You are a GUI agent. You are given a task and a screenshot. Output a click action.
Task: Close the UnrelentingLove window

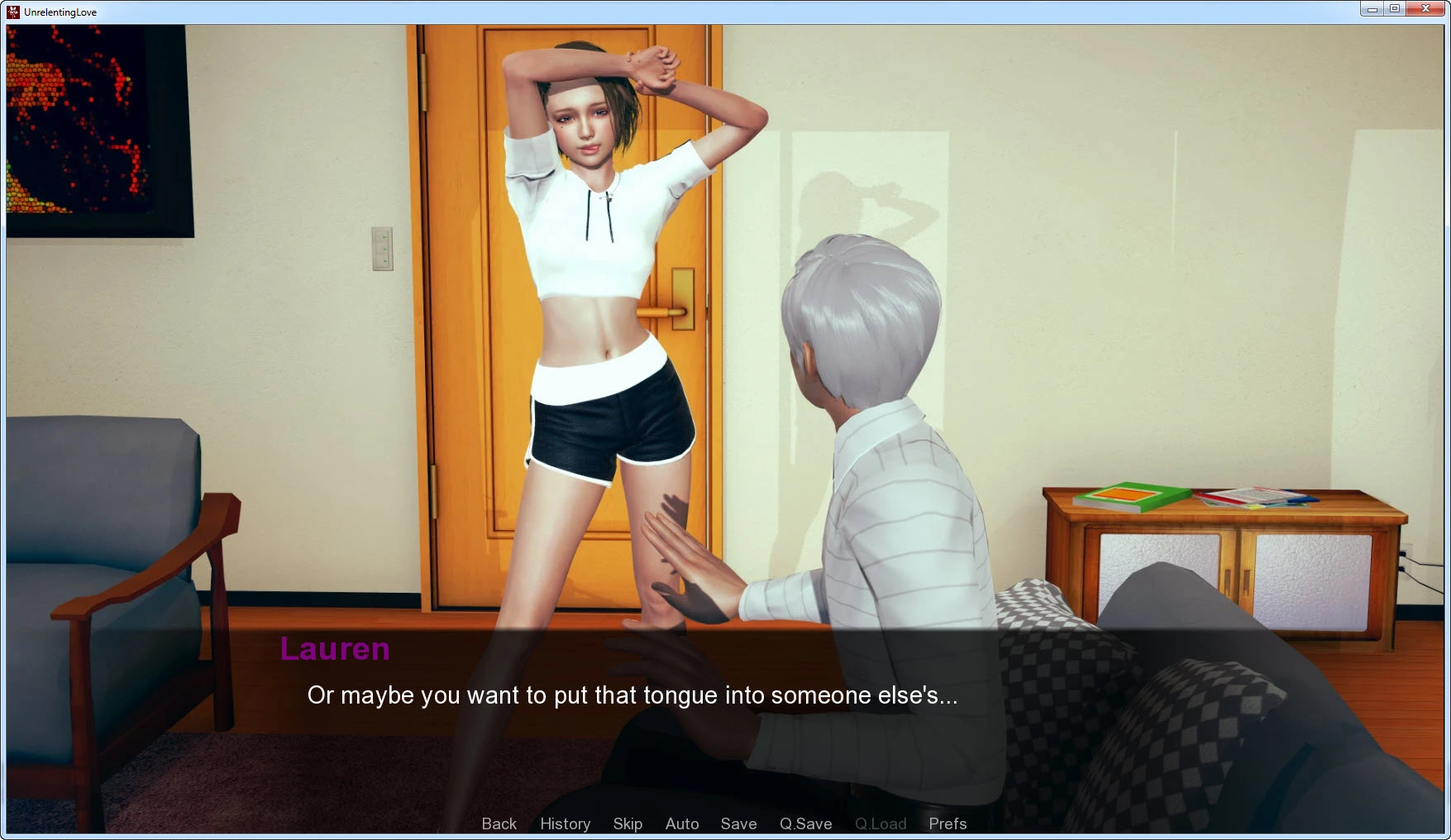[x=1425, y=9]
